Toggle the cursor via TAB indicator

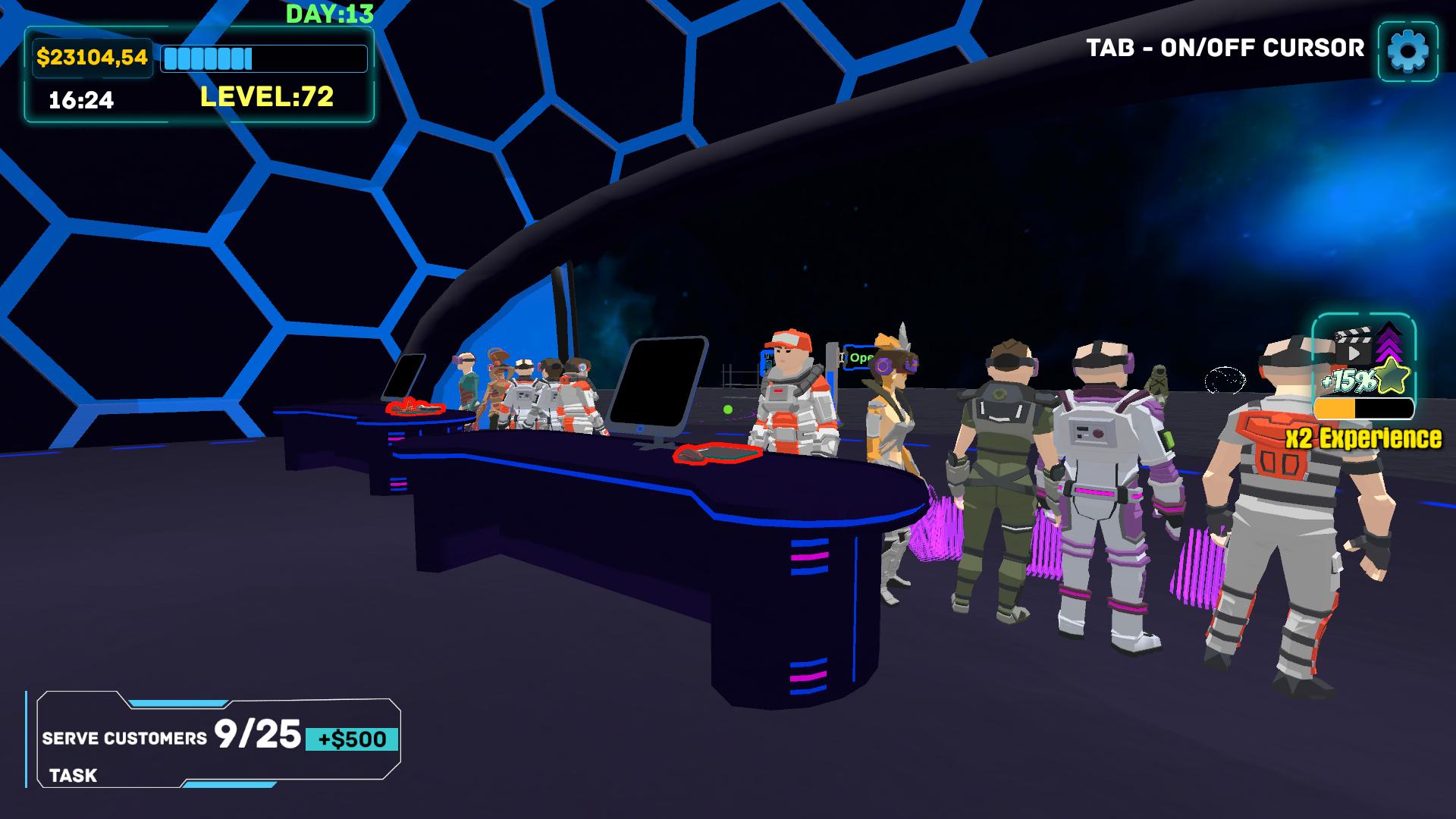click(1222, 47)
